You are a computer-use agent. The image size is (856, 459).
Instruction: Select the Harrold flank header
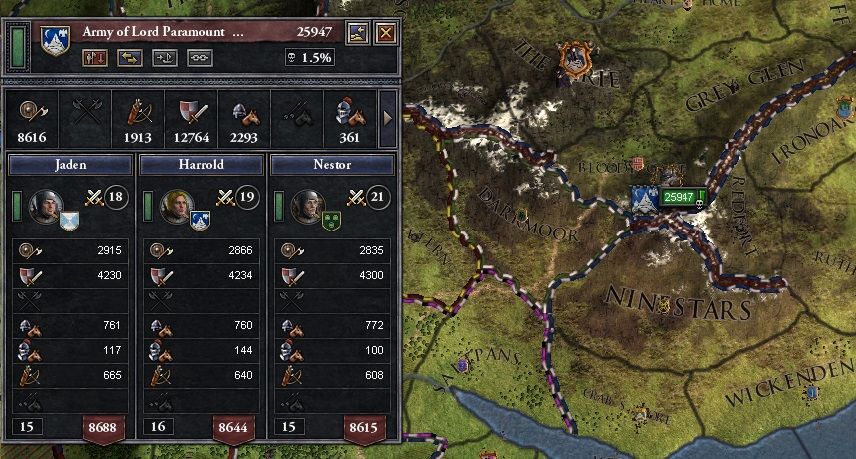pyautogui.click(x=201, y=164)
